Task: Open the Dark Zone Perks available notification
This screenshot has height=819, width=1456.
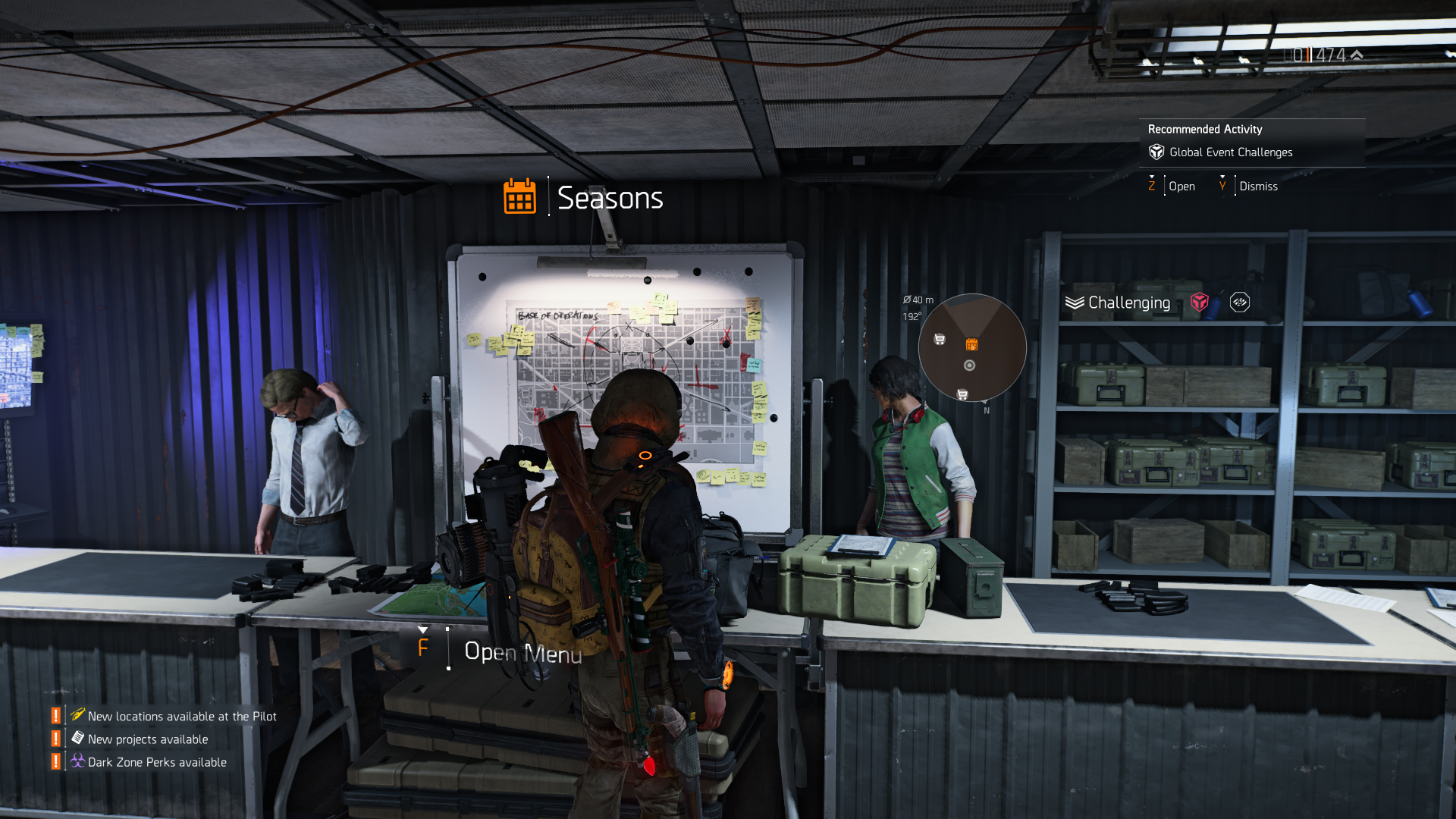Action: point(156,761)
